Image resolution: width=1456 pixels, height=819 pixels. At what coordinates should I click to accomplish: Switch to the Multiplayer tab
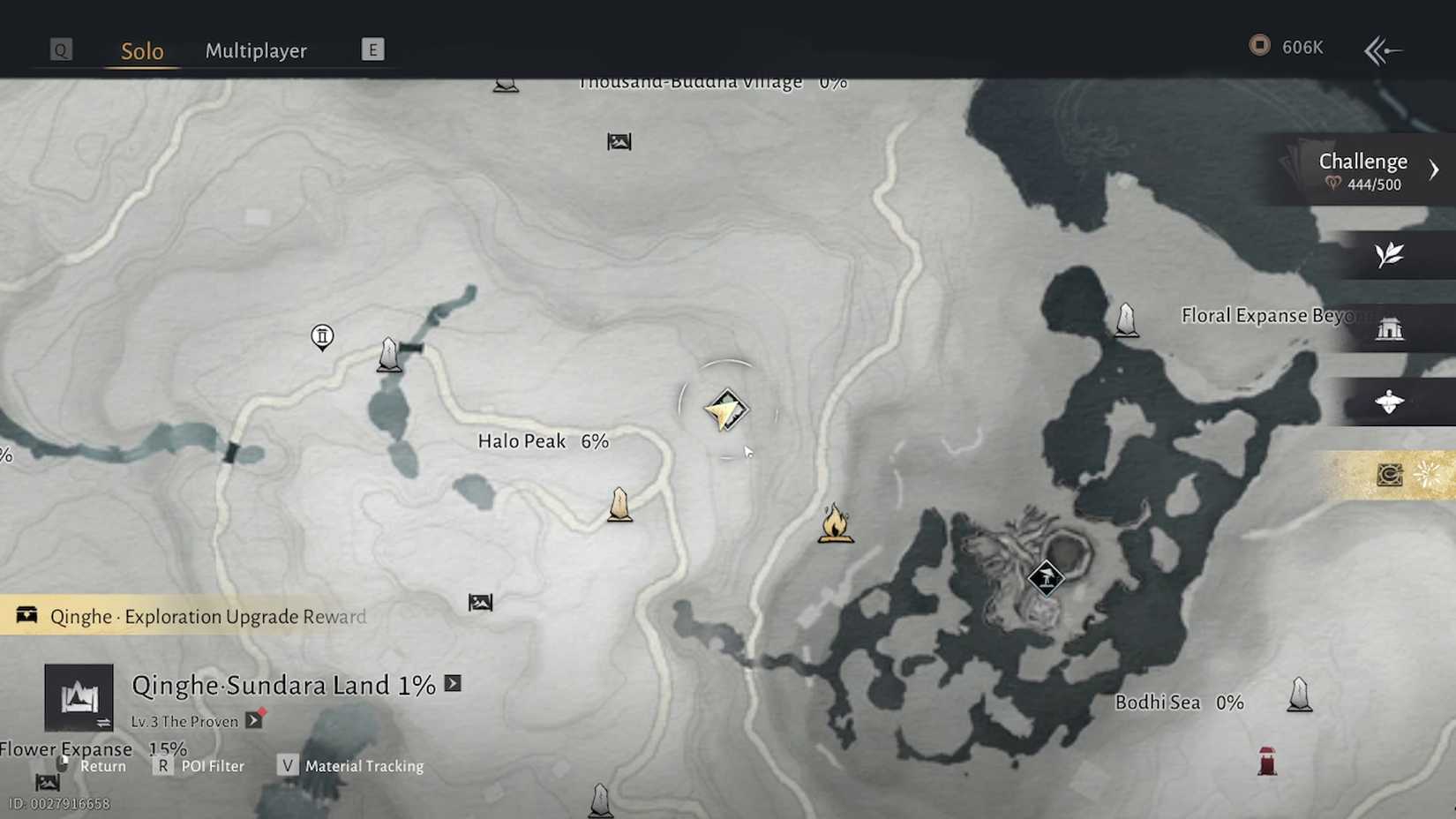coord(256,51)
